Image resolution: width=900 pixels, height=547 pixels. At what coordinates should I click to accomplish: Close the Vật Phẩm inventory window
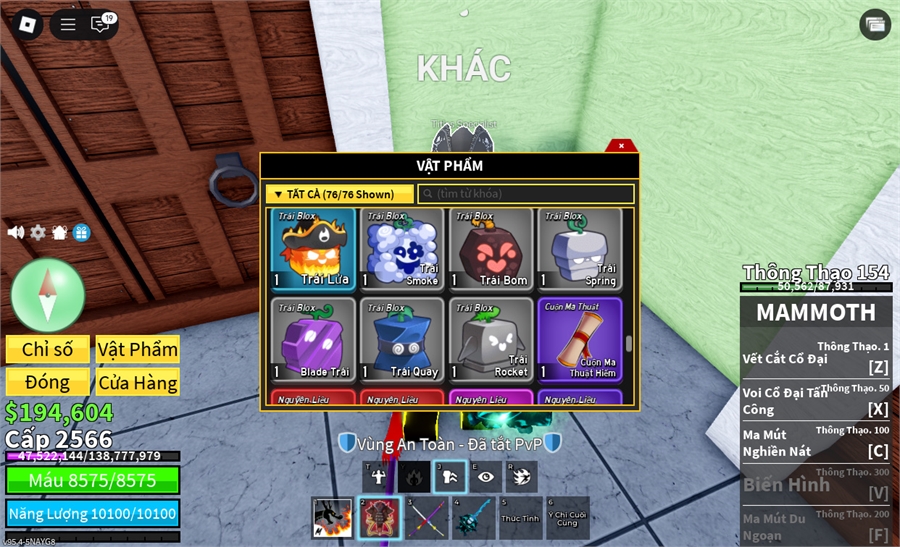621,146
